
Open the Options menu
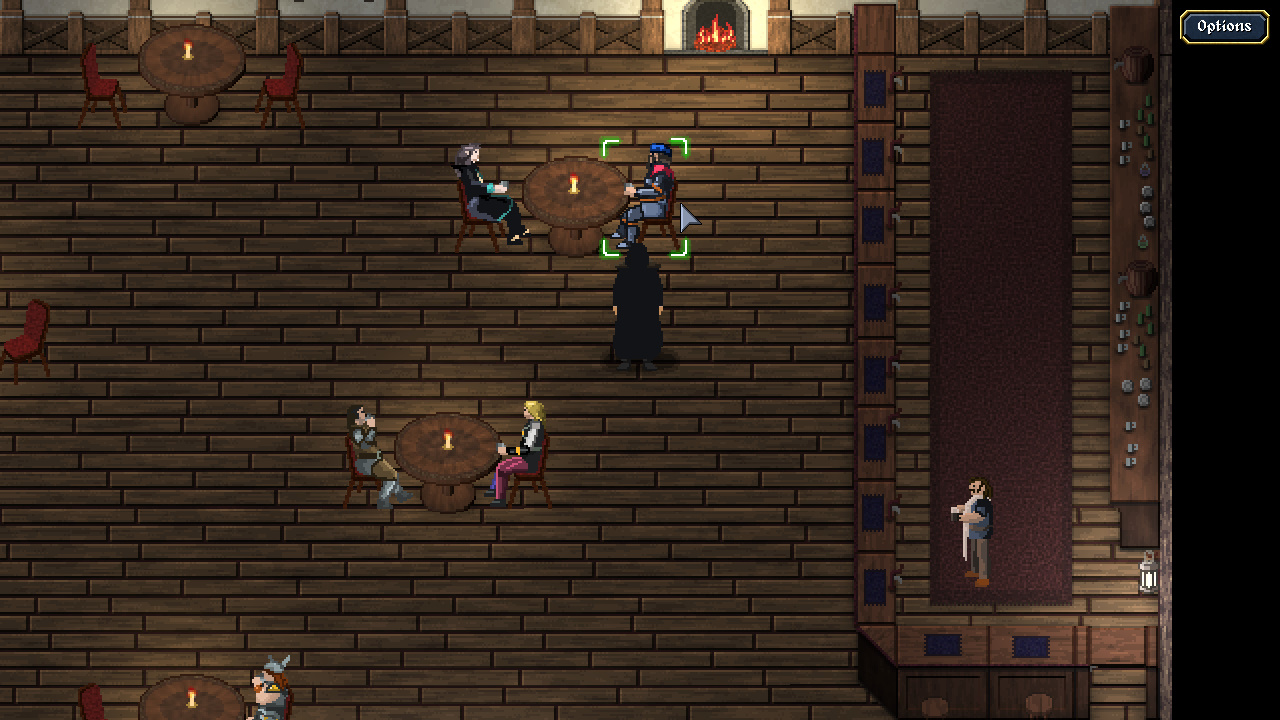1223,27
